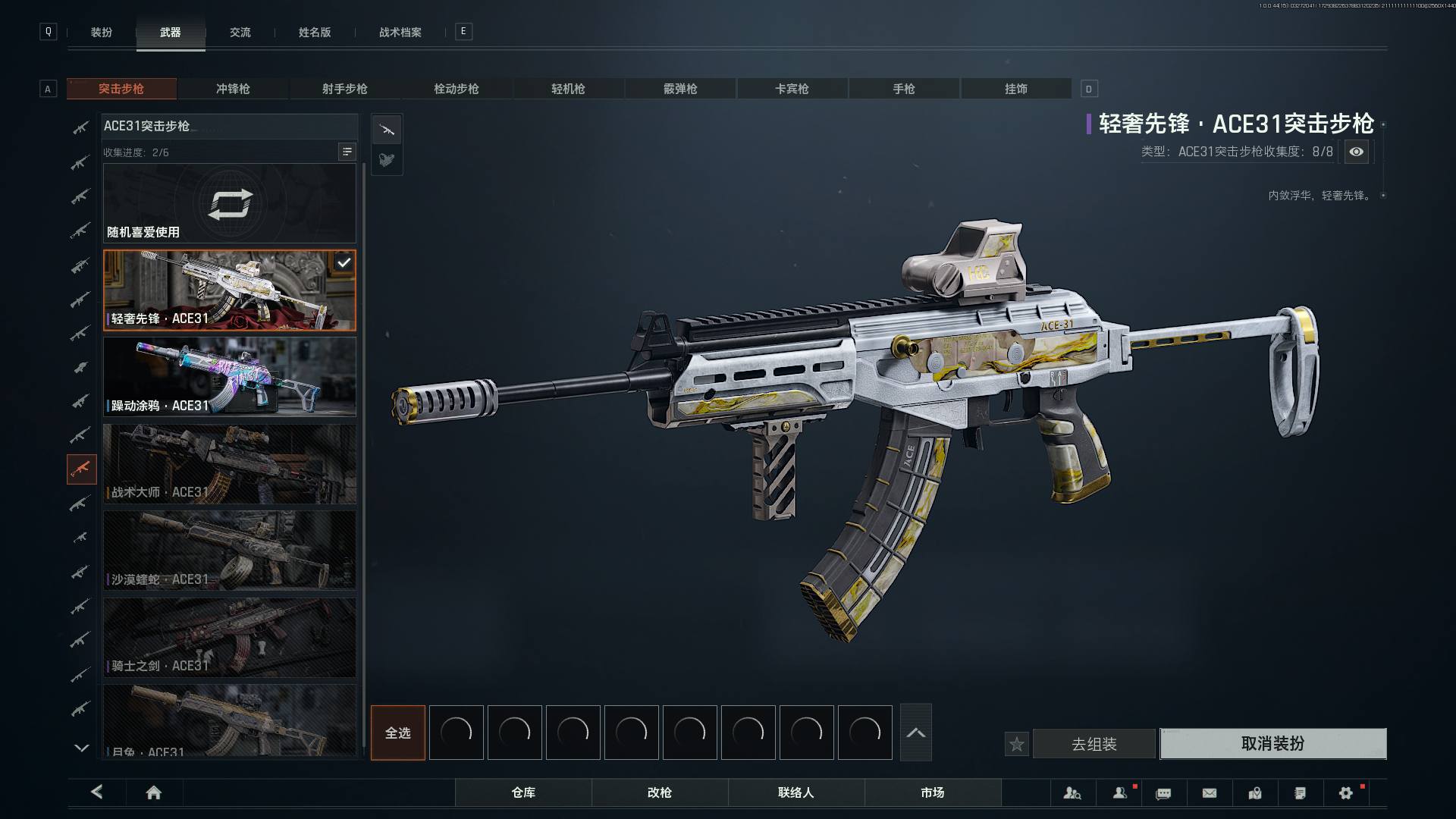Click 取消装扮 to unequip the skin
1456x819 pixels.
(1272, 744)
